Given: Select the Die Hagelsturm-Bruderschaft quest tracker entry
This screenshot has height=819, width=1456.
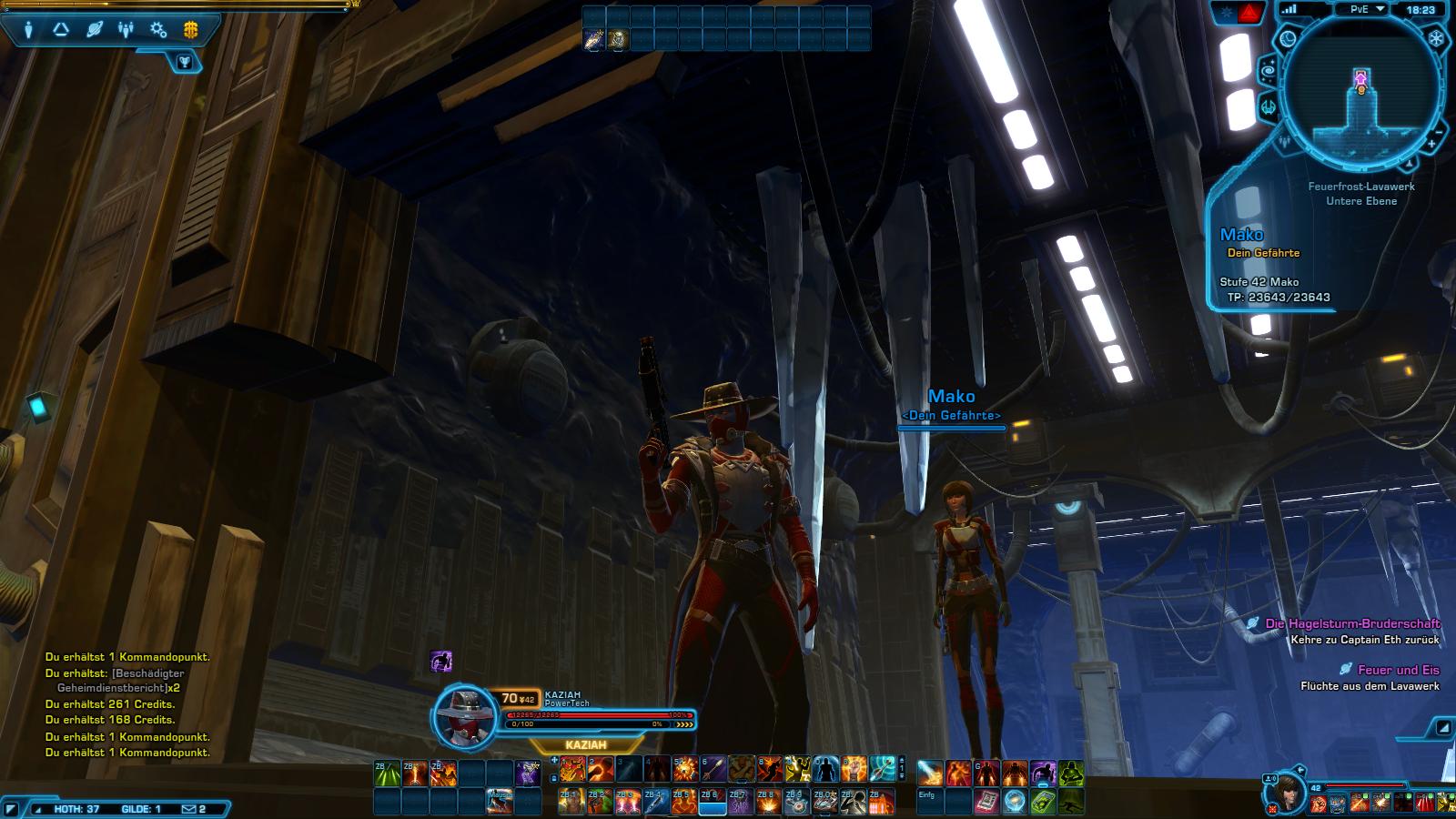Looking at the screenshot, I should (x=1352, y=623).
